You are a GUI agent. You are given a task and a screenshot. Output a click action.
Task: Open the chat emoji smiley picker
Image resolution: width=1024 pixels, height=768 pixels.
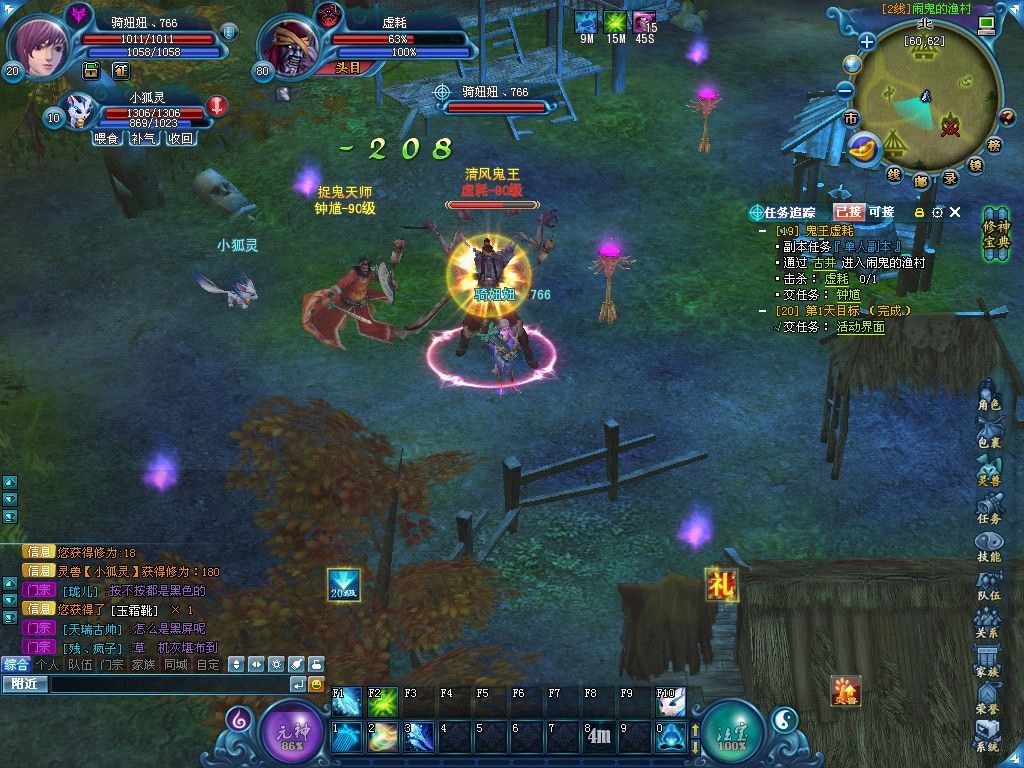point(316,684)
